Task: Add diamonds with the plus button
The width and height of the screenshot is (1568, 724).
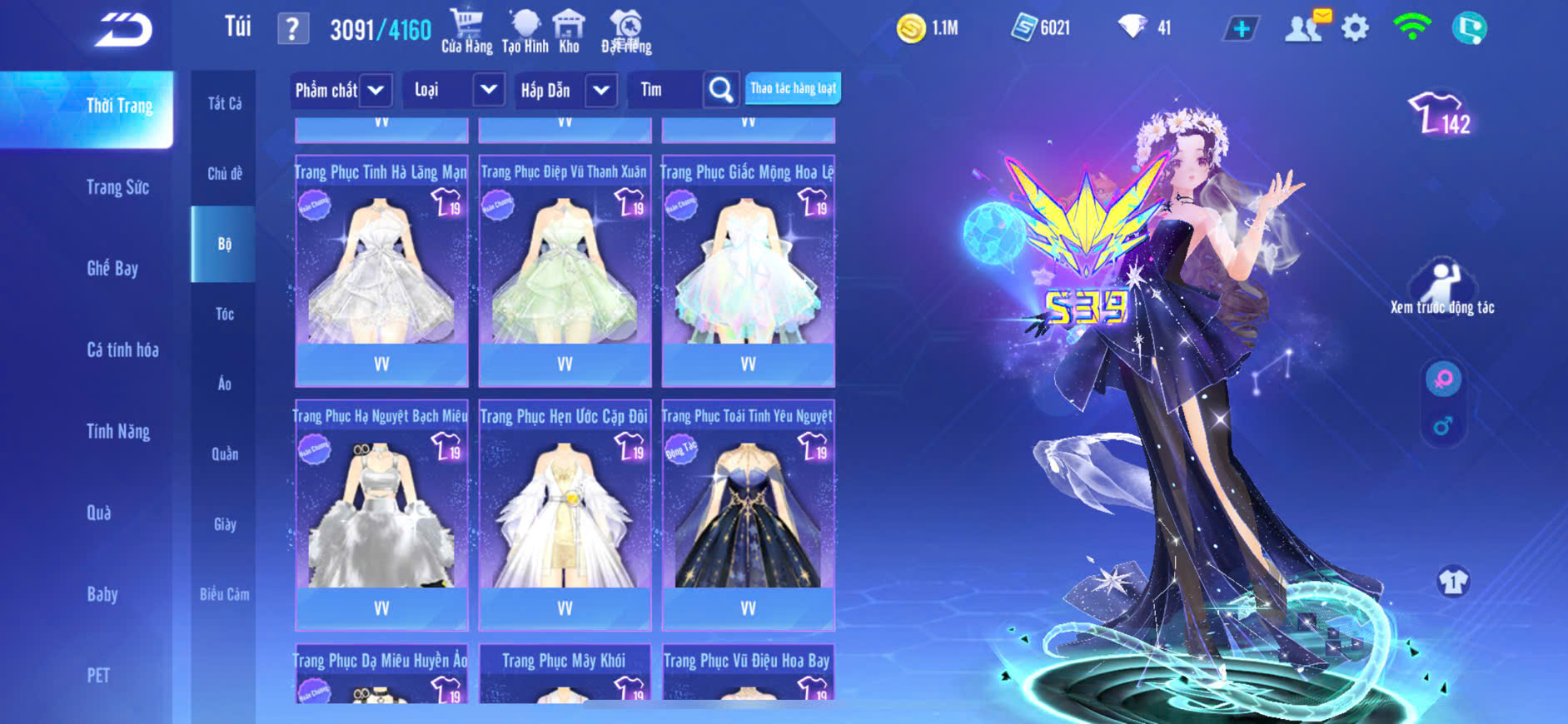Action: [x=1241, y=28]
